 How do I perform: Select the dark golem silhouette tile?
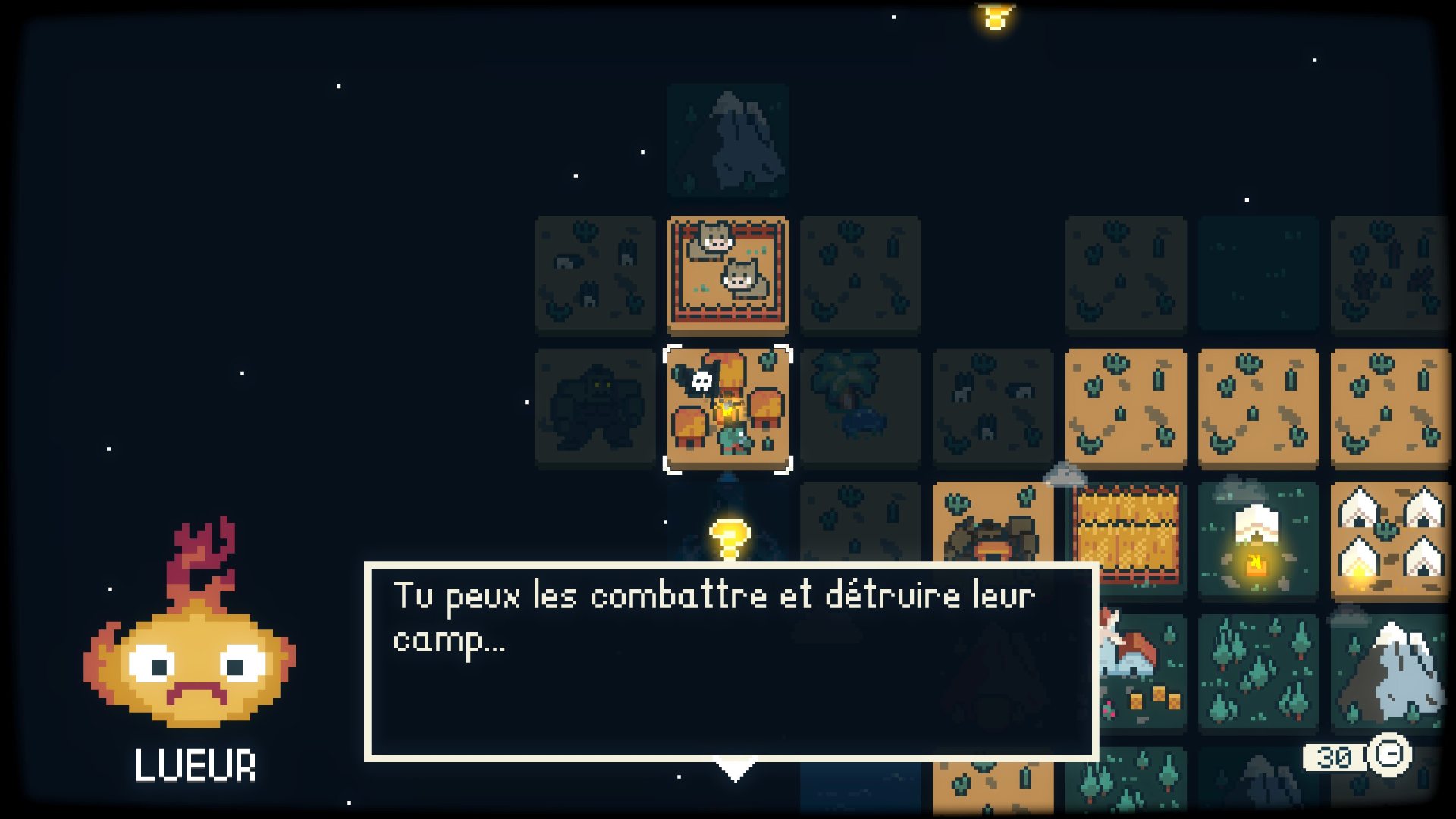click(x=595, y=409)
